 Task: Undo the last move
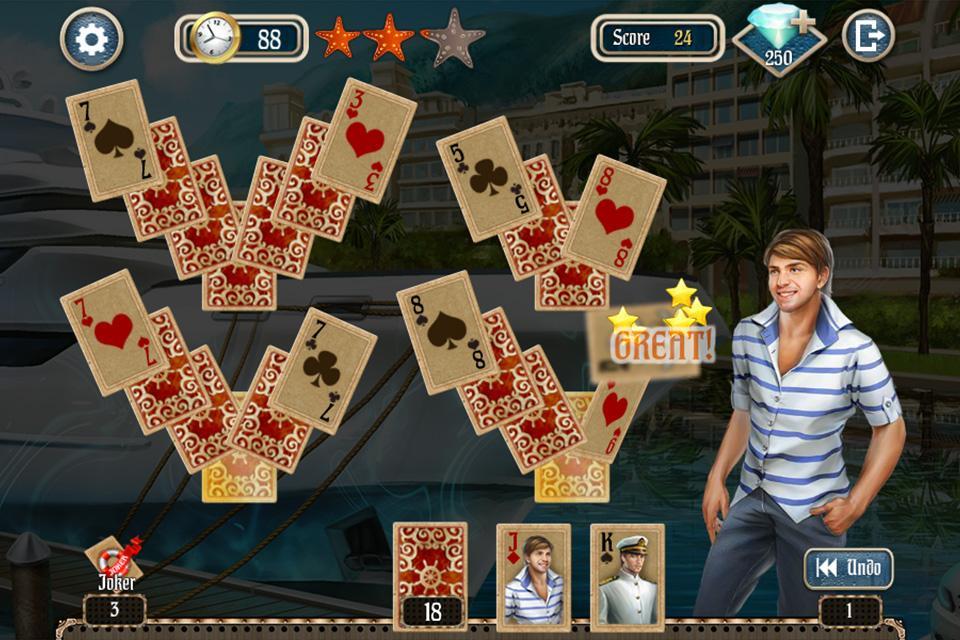coord(848,568)
